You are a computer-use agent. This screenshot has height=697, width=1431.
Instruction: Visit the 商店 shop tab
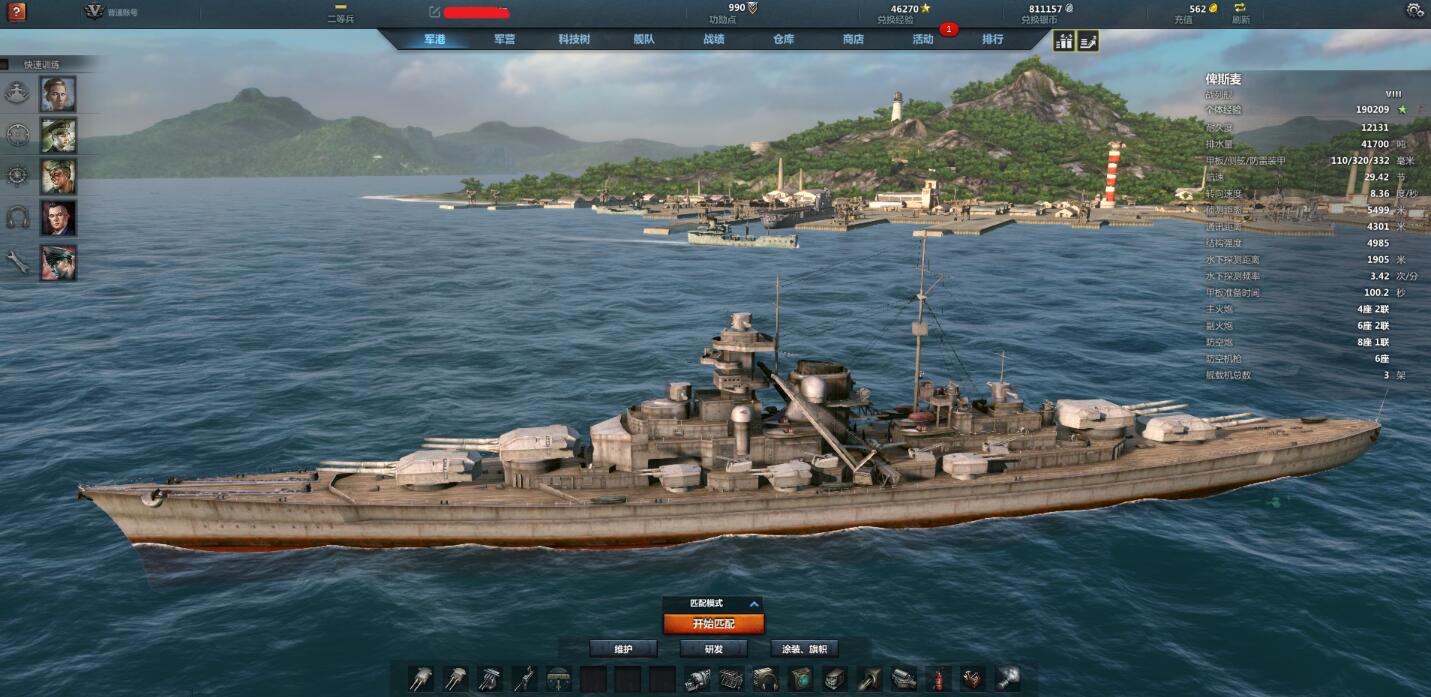853,40
